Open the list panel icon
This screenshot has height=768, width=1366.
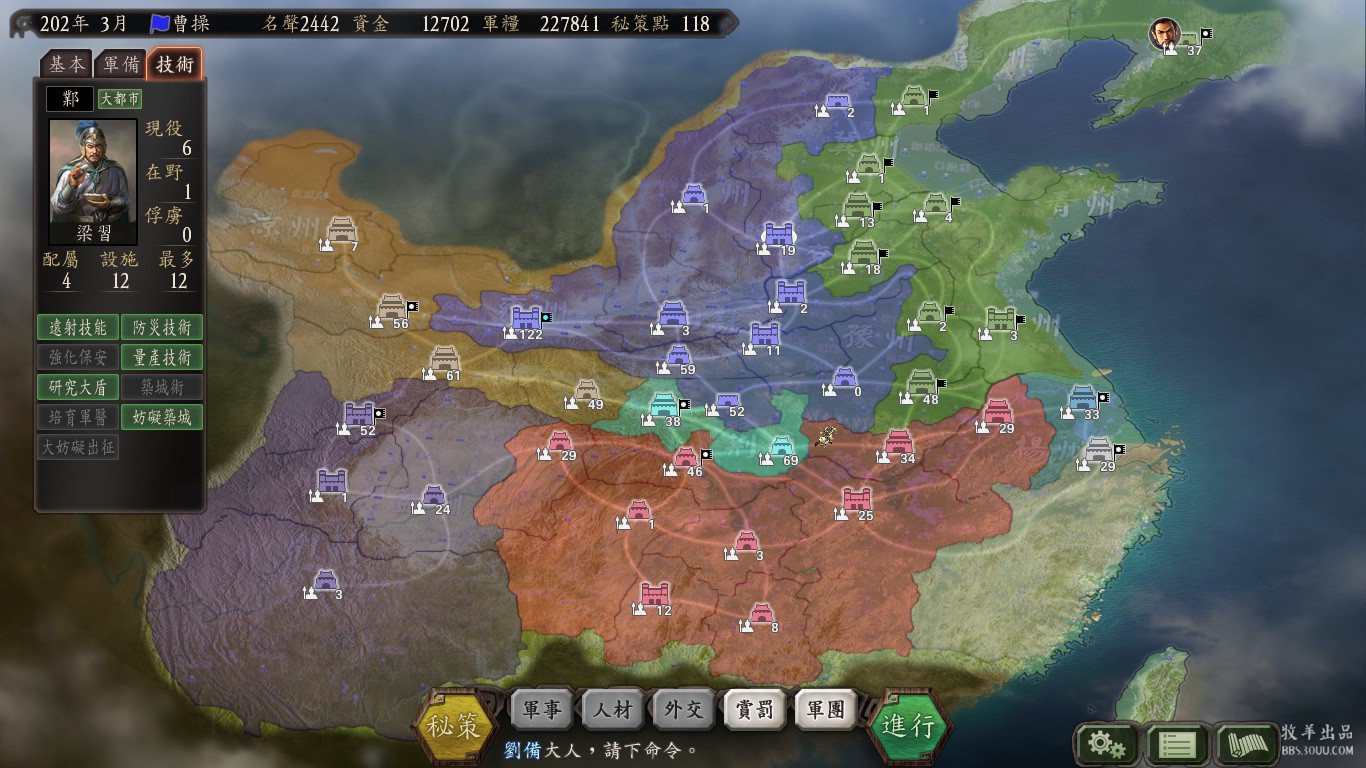pos(1177,745)
